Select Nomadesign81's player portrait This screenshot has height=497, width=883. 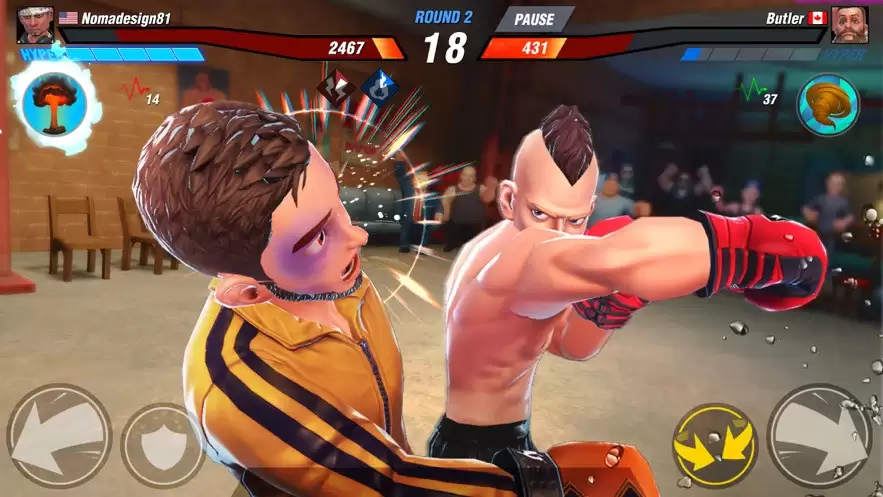pos(35,23)
